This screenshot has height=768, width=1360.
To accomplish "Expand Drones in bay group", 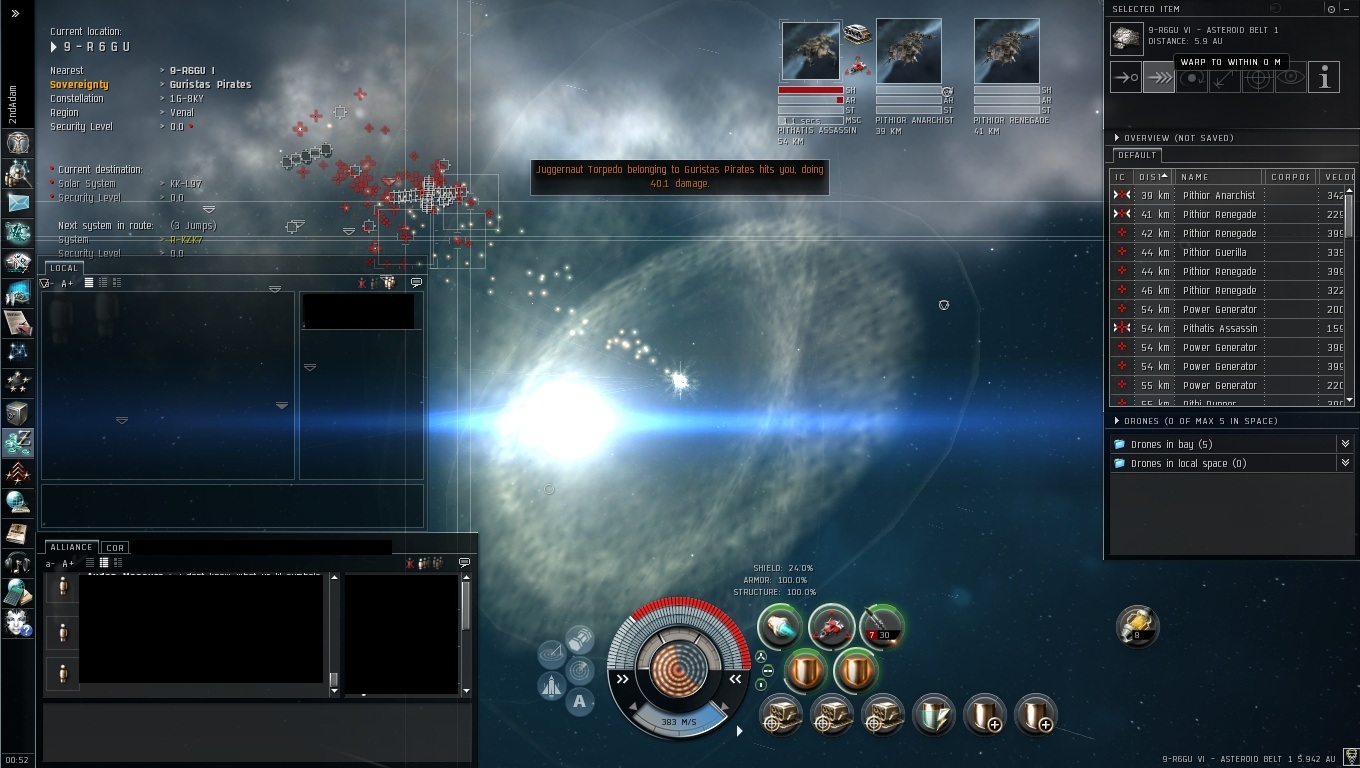I will click(x=1344, y=444).
